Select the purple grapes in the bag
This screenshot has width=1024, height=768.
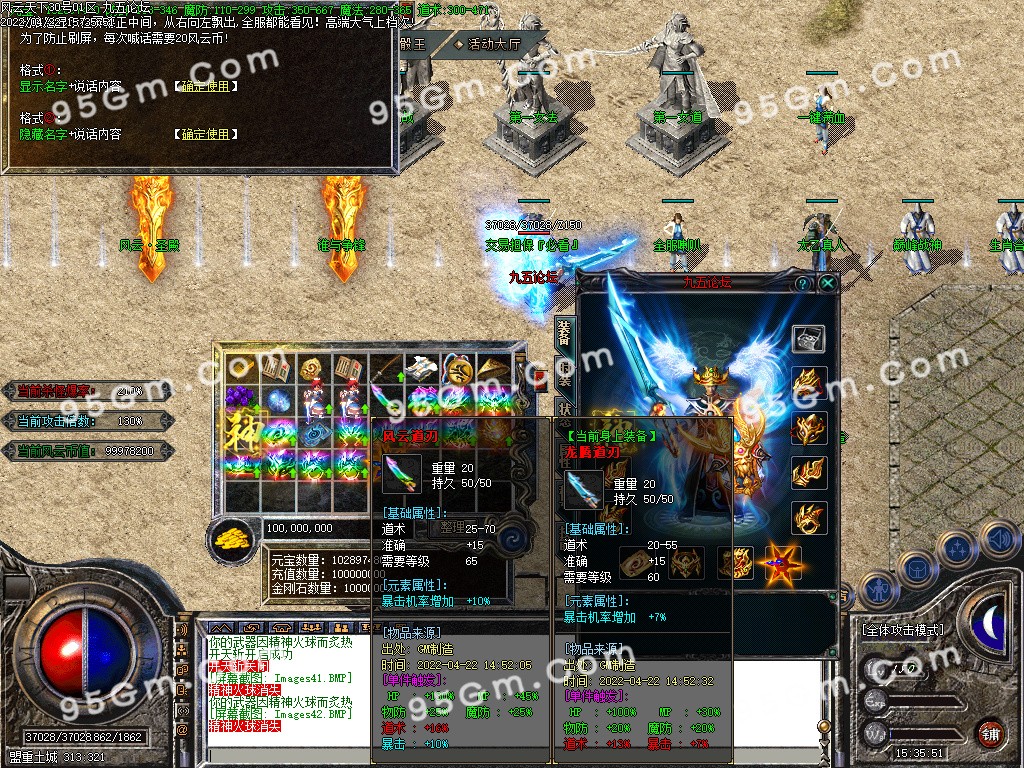(x=240, y=400)
